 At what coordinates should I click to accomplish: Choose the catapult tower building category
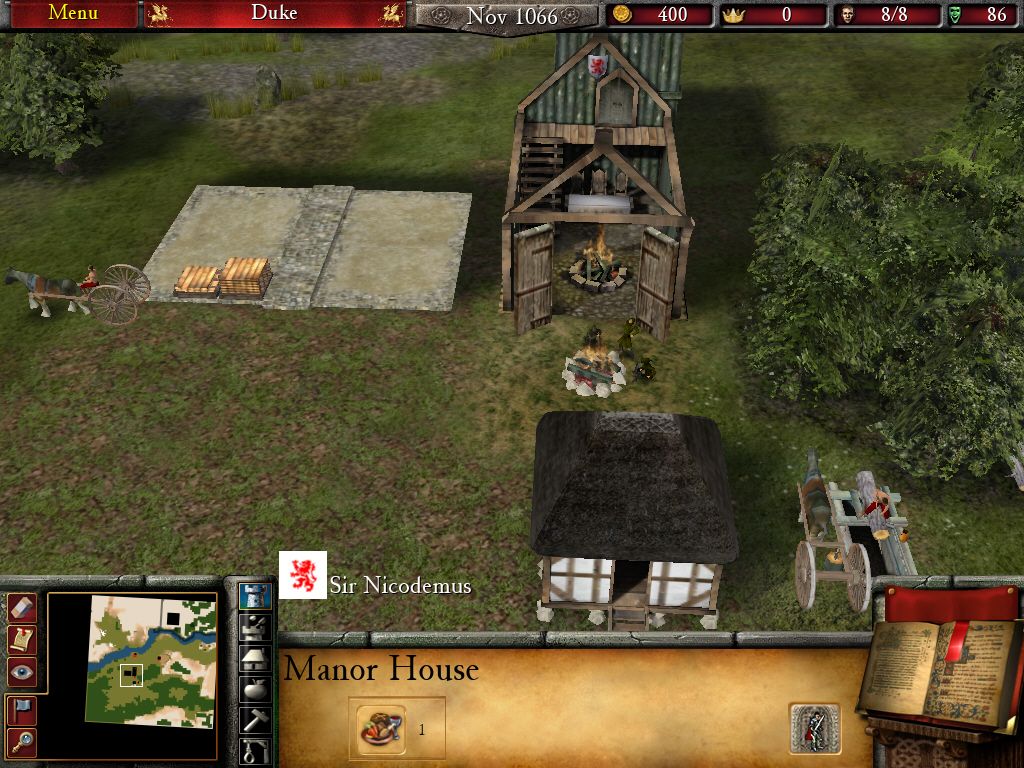click(256, 628)
